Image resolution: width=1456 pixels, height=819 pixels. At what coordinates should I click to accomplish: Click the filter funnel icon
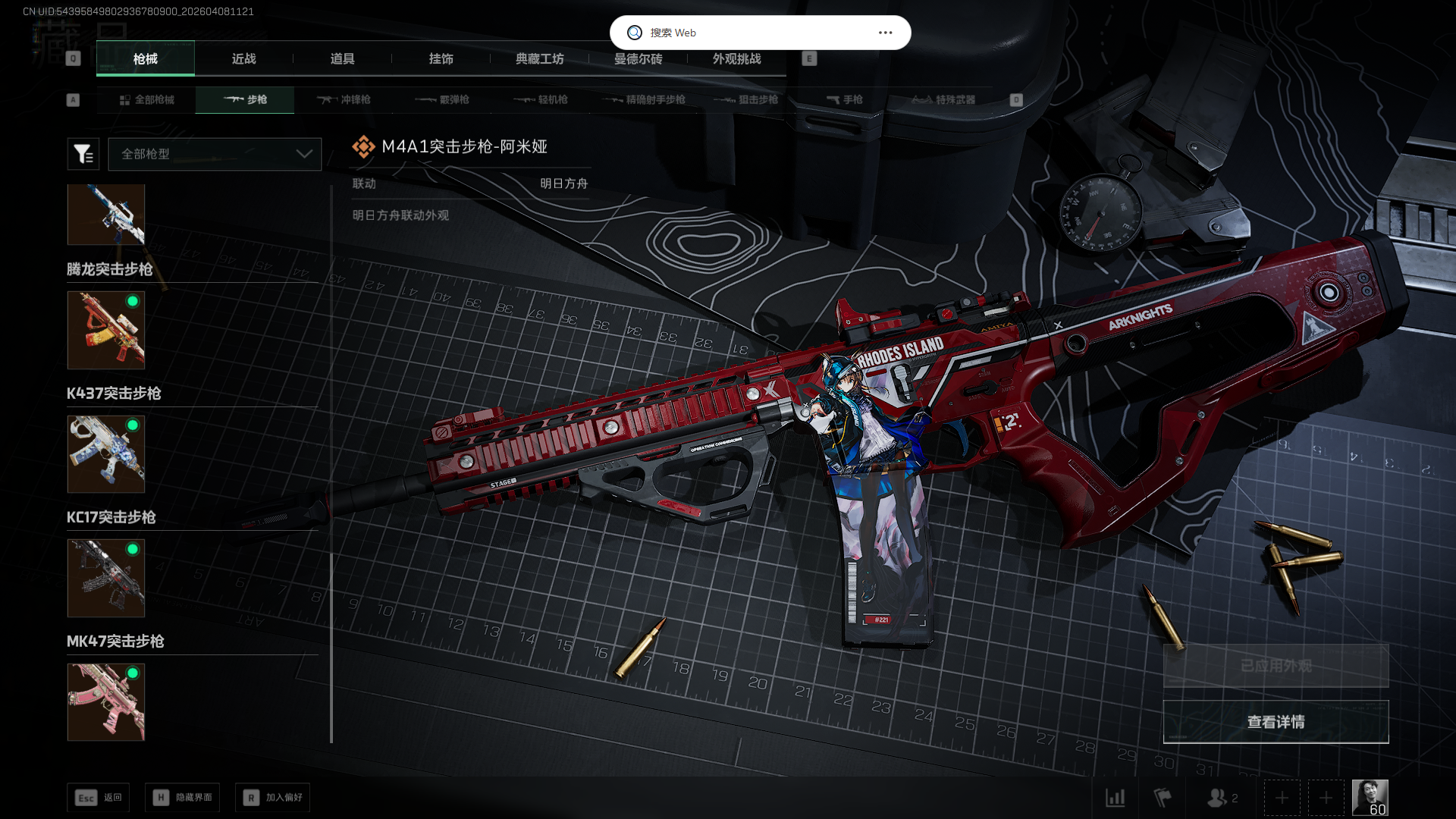tap(83, 154)
